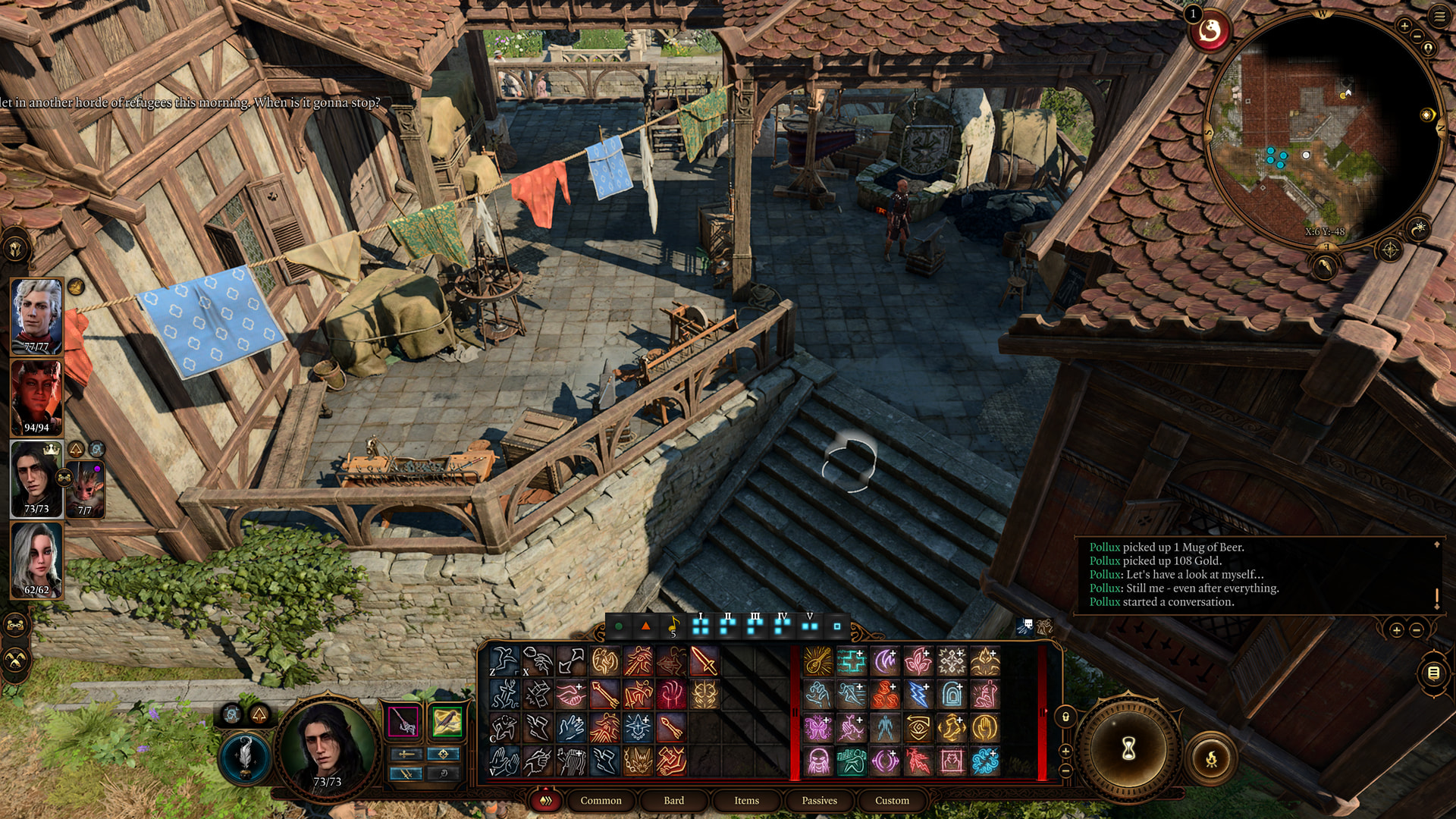Zoom out the minimap with minus button
The width and height of the screenshot is (1456, 819).
(x=1417, y=37)
